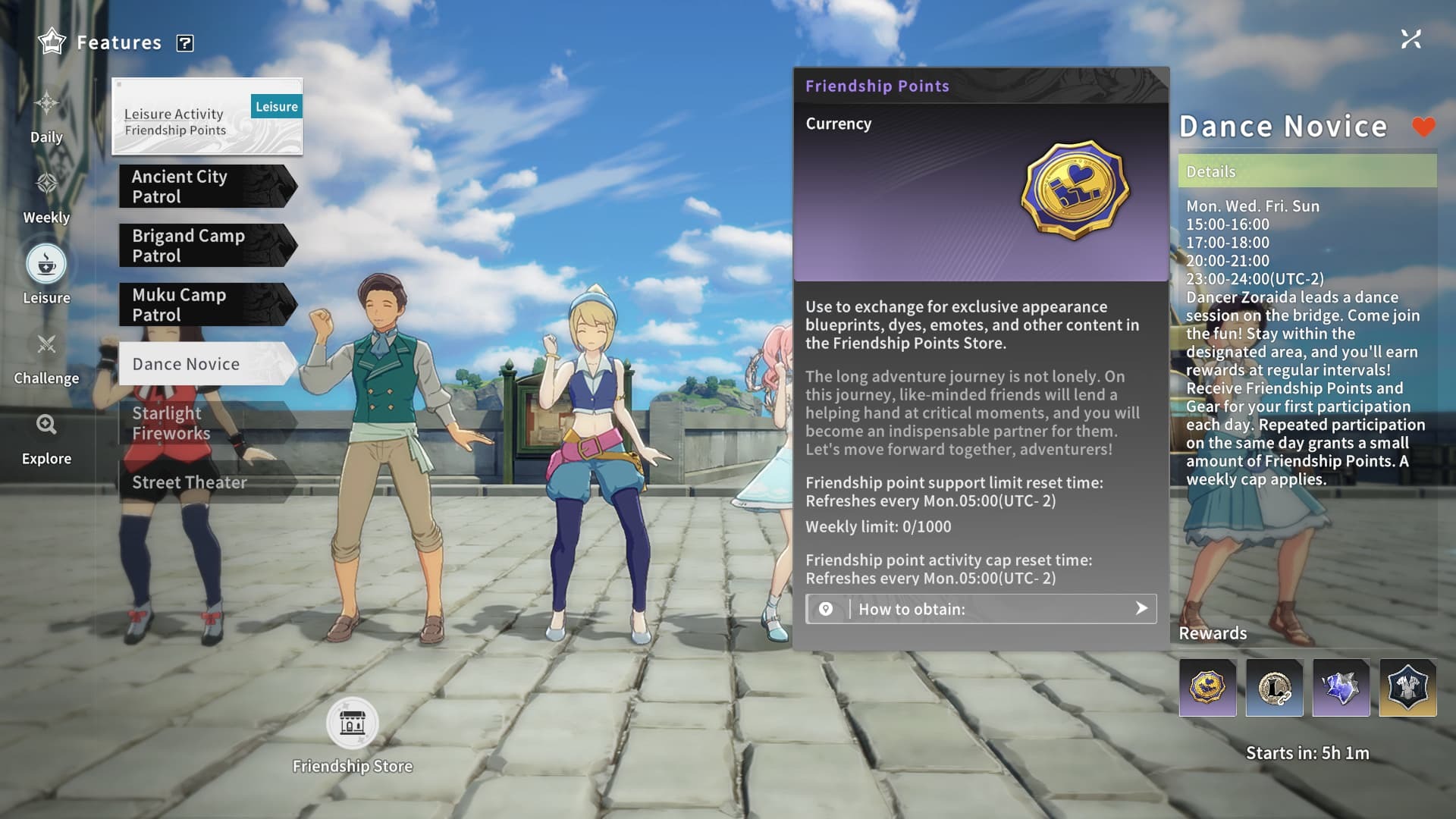The width and height of the screenshot is (1456, 819).
Task: Choose Brigand Camp Patrol activity
Action: 205,246
